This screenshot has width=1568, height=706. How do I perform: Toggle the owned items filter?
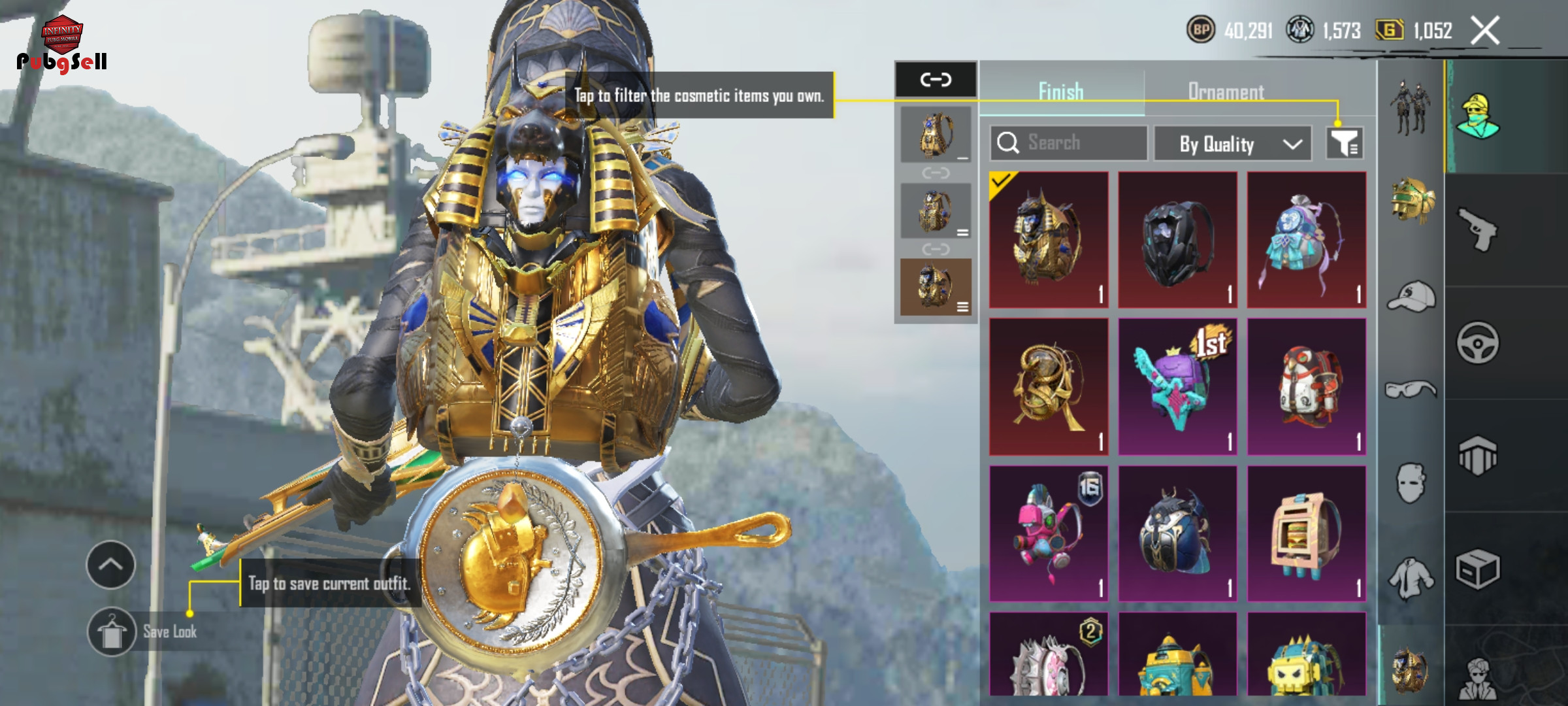point(1345,143)
